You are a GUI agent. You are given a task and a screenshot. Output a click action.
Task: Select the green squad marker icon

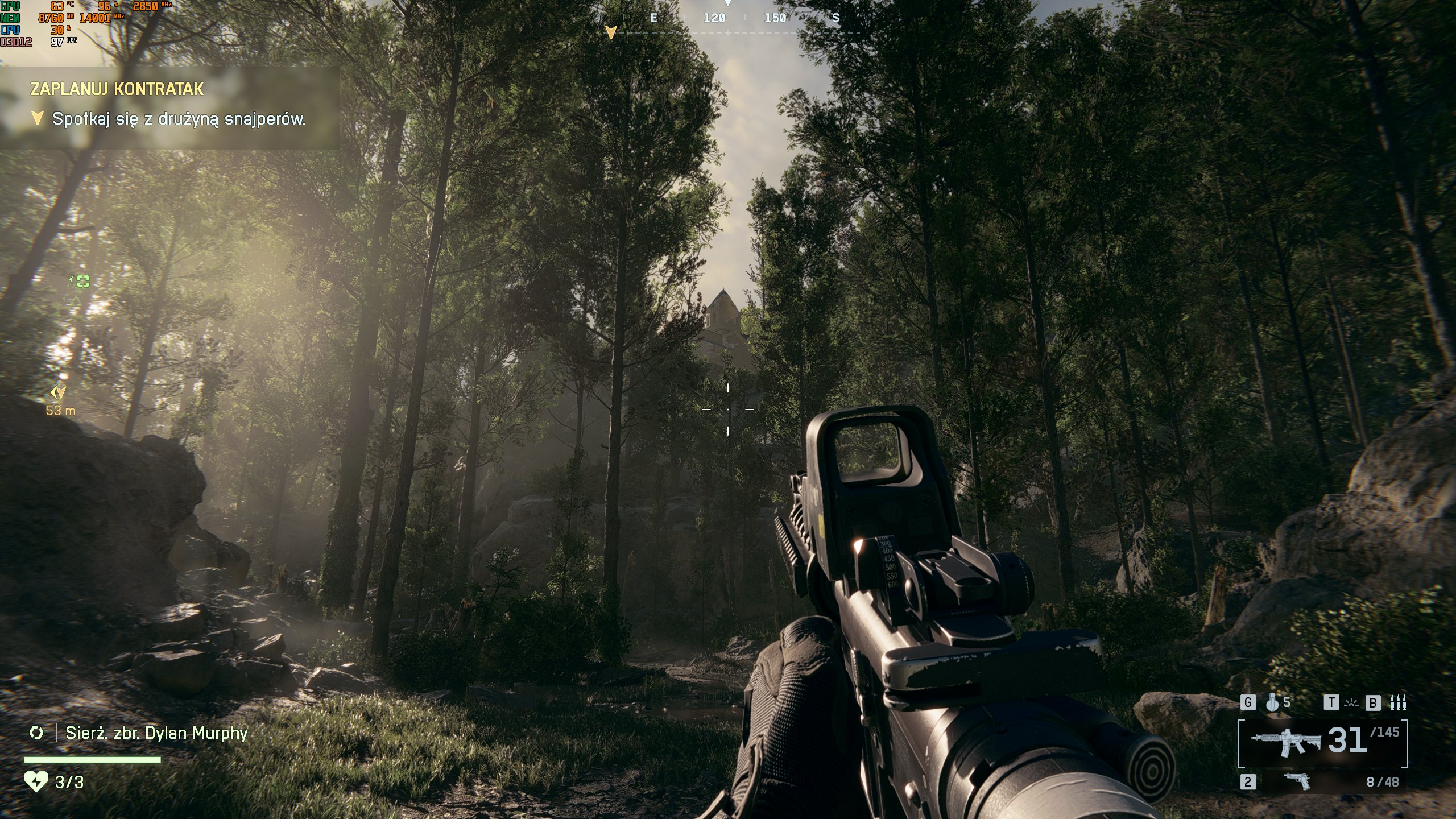pos(83,281)
